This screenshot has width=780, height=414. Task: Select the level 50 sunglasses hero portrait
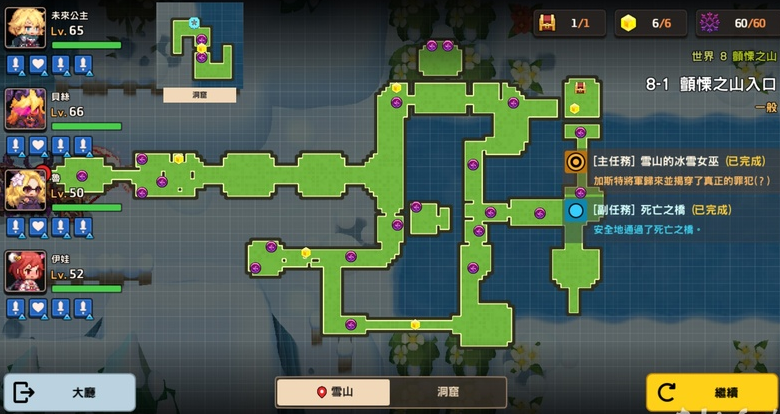[26, 190]
